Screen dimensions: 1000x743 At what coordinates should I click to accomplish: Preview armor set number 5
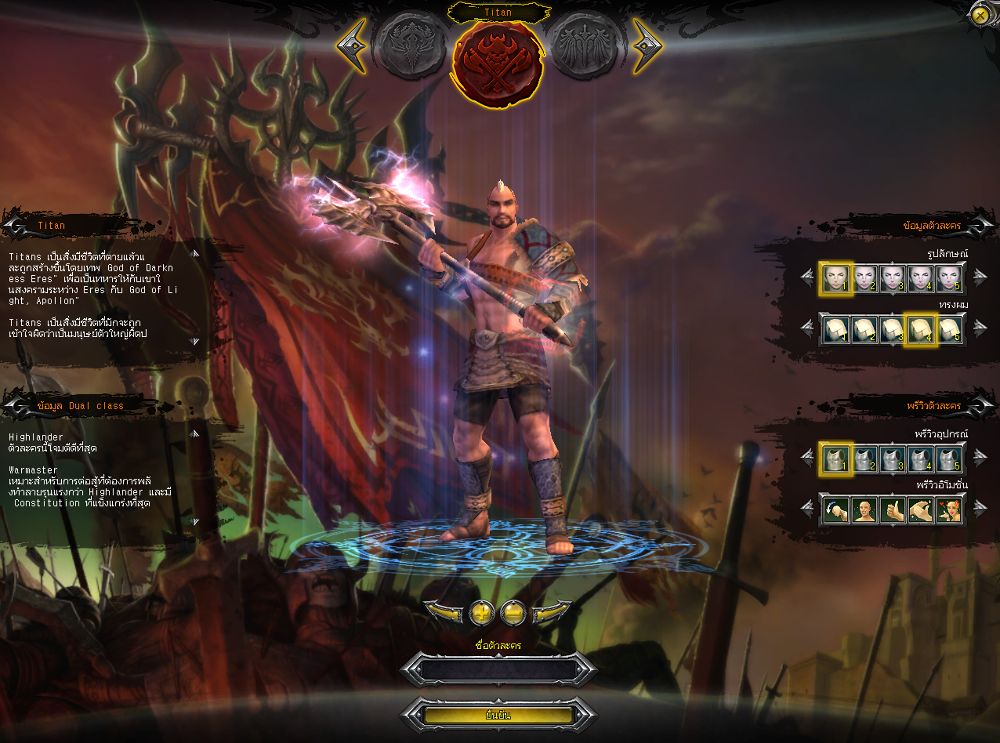950,458
